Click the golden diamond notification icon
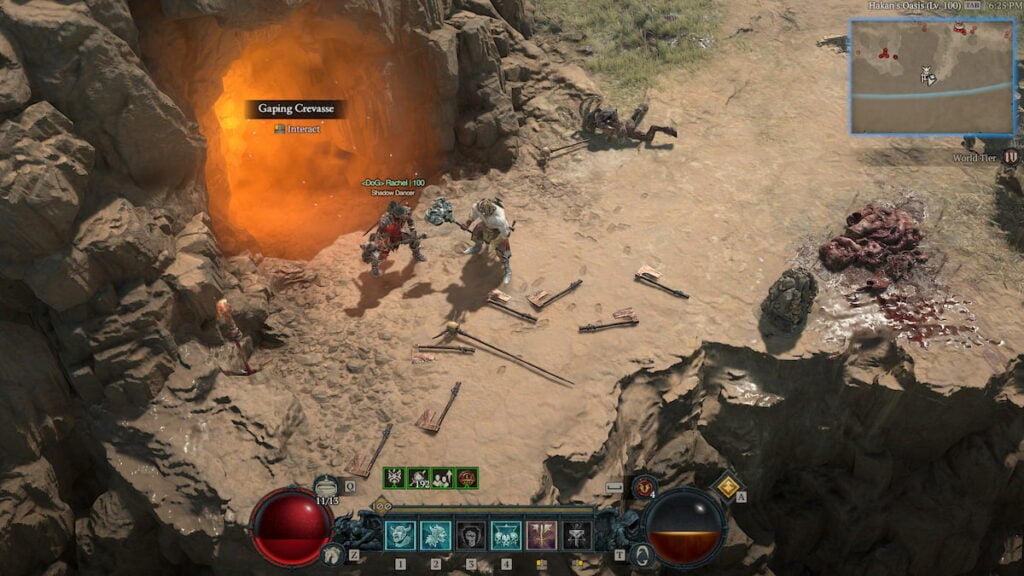This screenshot has width=1024, height=576. tap(726, 487)
